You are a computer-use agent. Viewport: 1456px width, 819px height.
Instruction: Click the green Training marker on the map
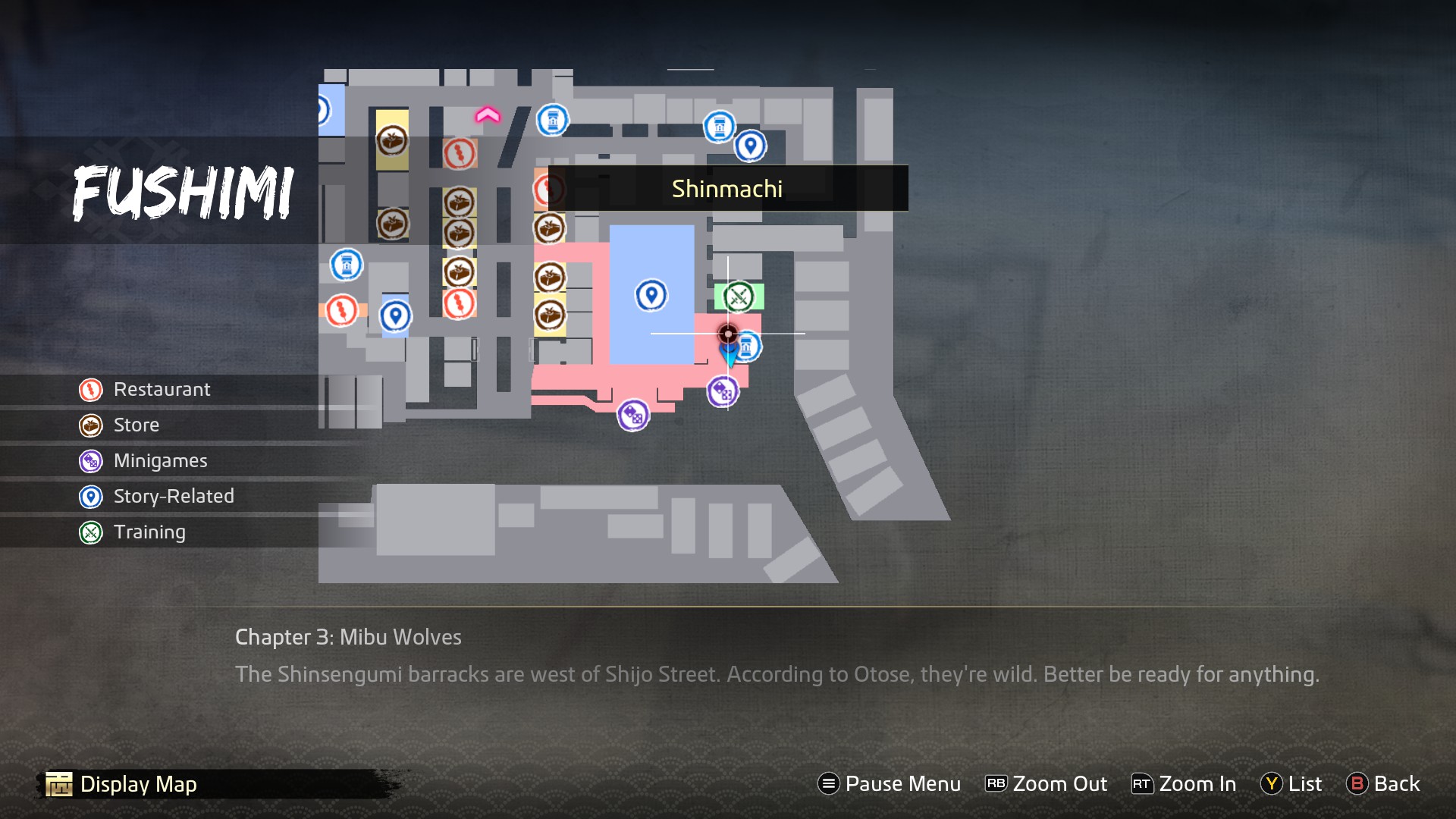[738, 297]
